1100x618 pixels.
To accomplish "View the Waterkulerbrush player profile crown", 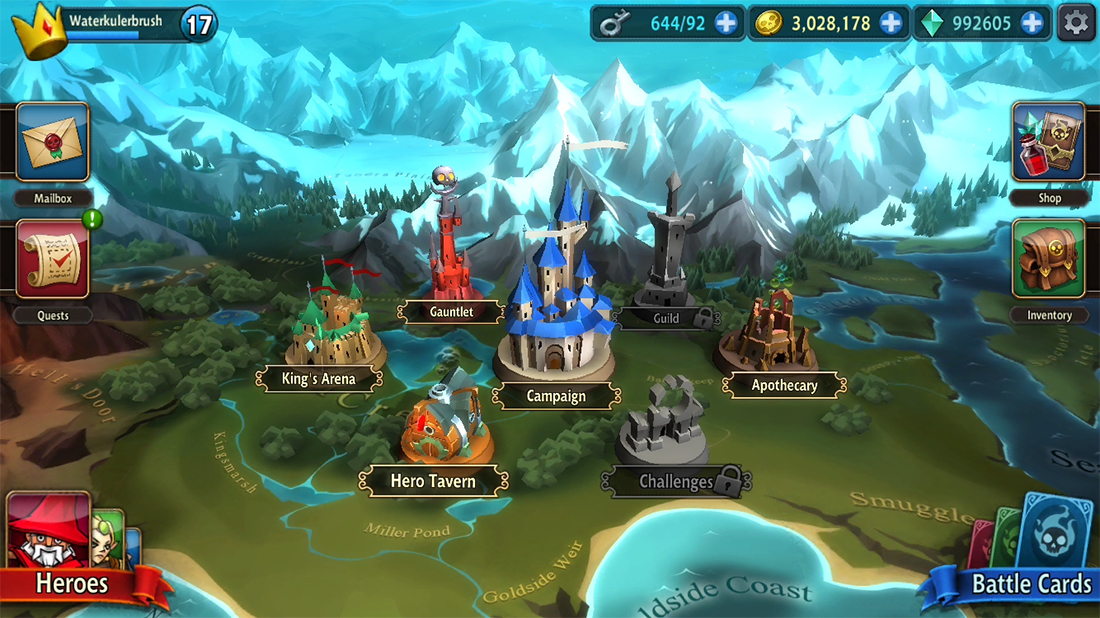I will [x=39, y=30].
